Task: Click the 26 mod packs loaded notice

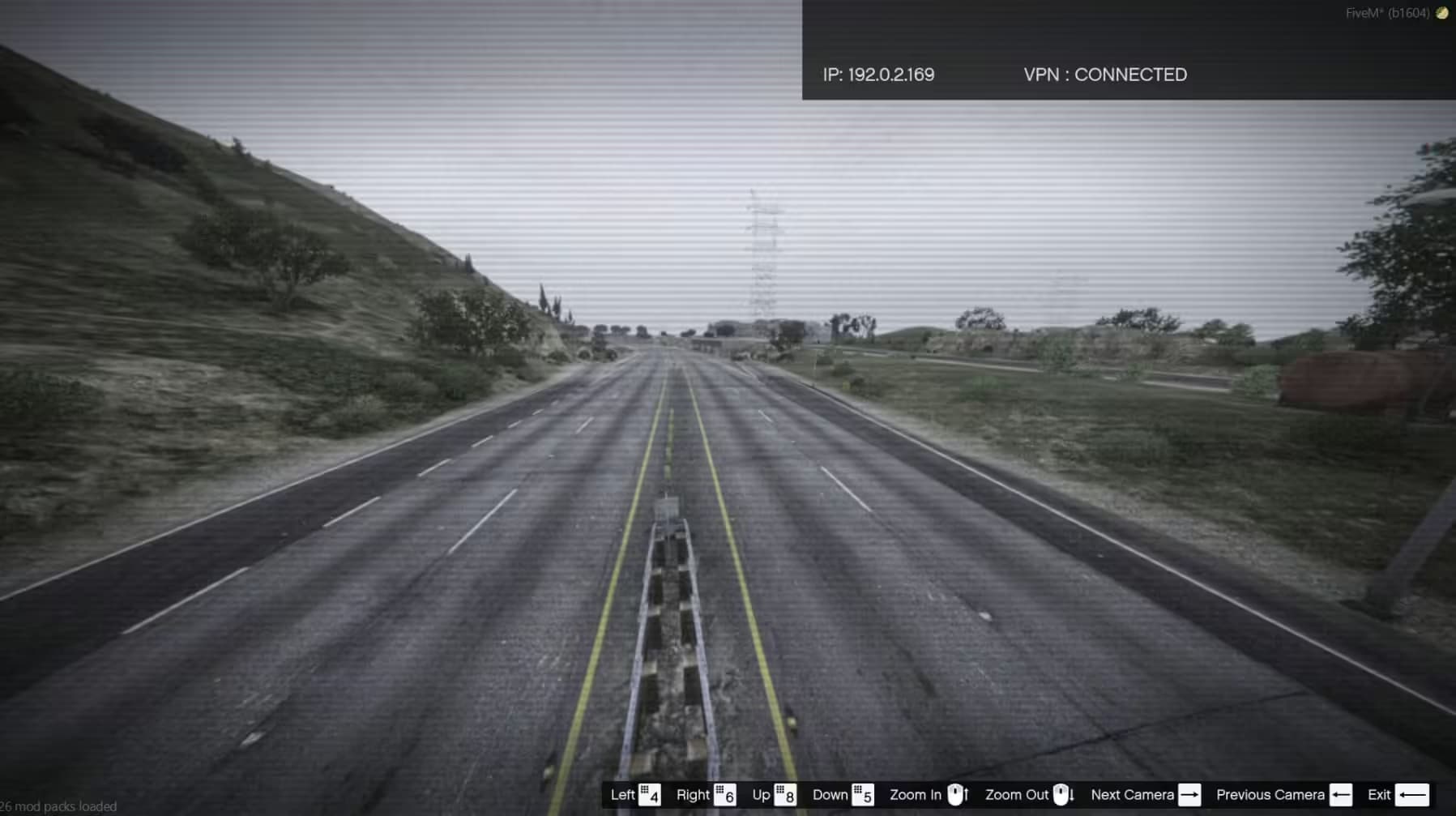Action: (57, 806)
